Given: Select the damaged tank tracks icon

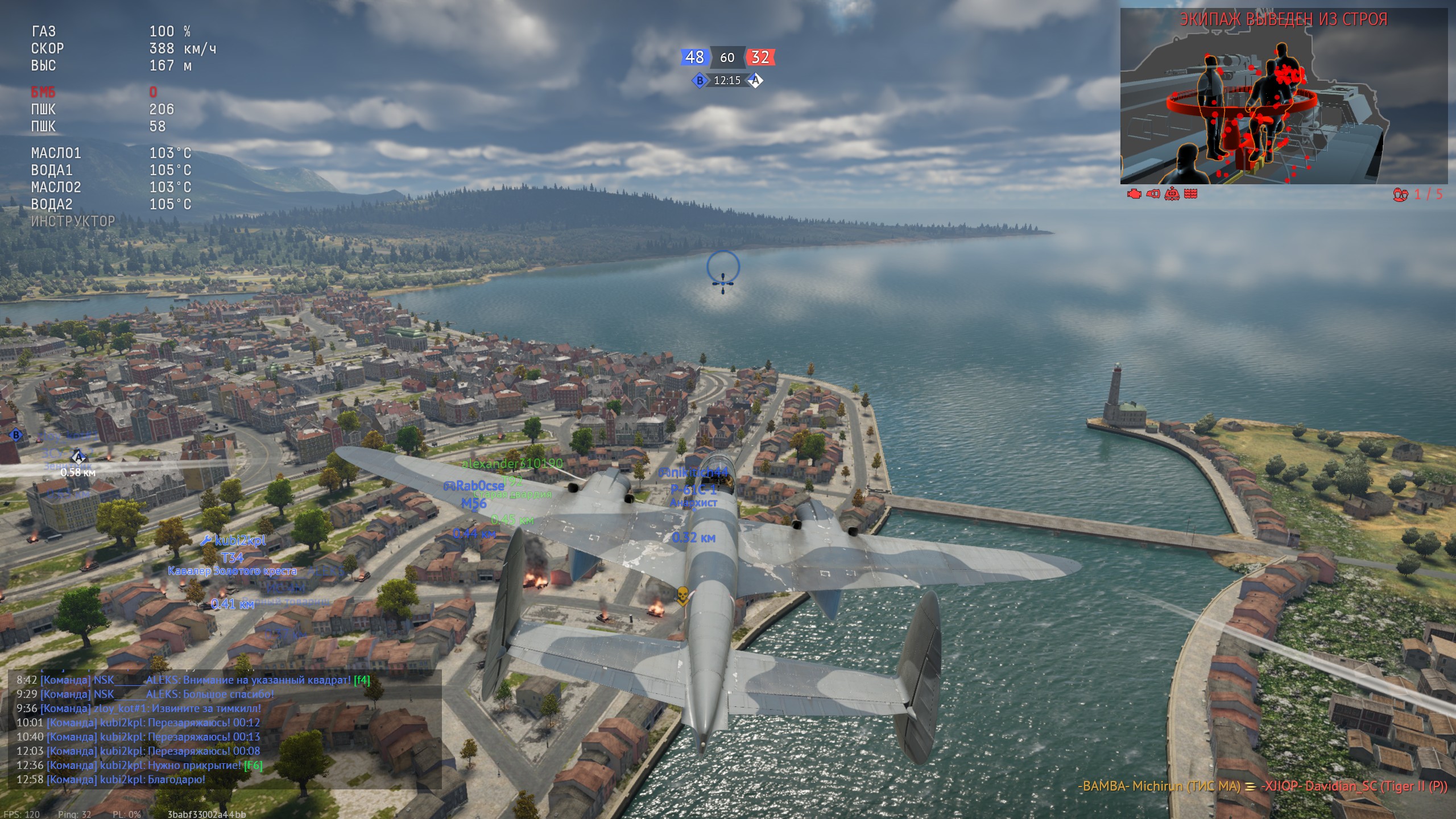Looking at the screenshot, I should (x=1190, y=194).
